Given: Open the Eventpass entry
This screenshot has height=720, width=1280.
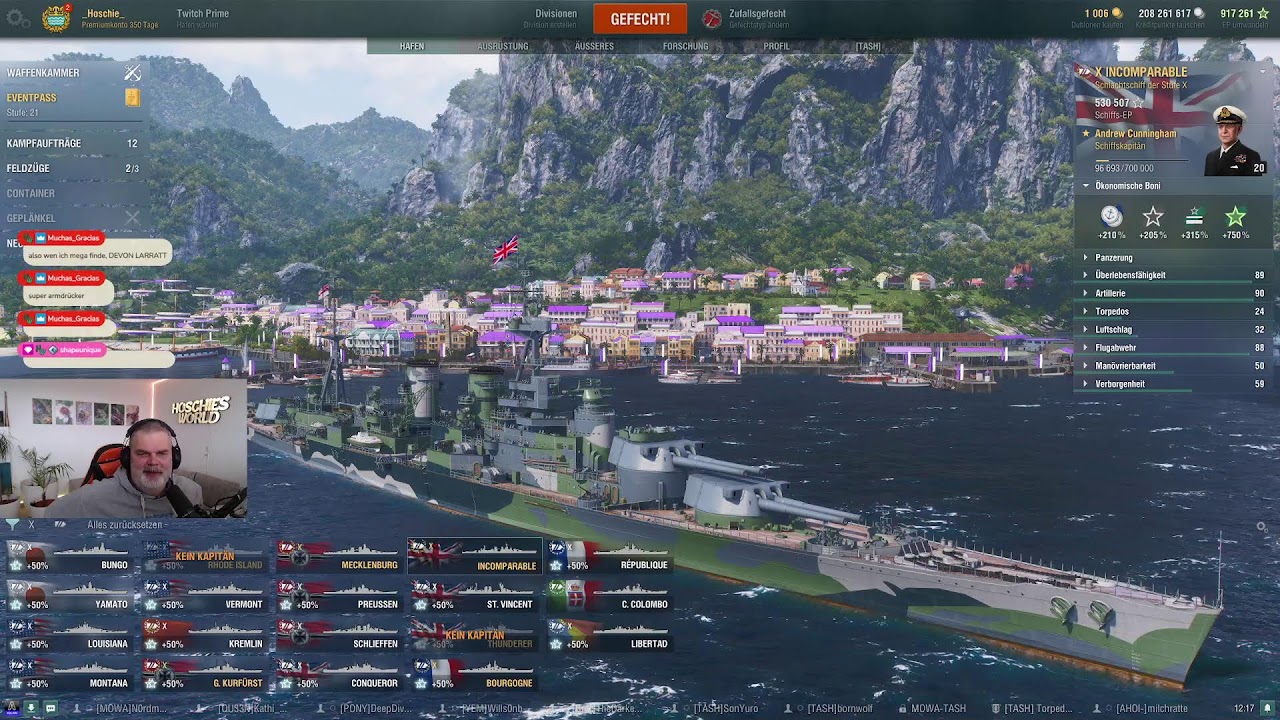Looking at the screenshot, I should pos(32,98).
